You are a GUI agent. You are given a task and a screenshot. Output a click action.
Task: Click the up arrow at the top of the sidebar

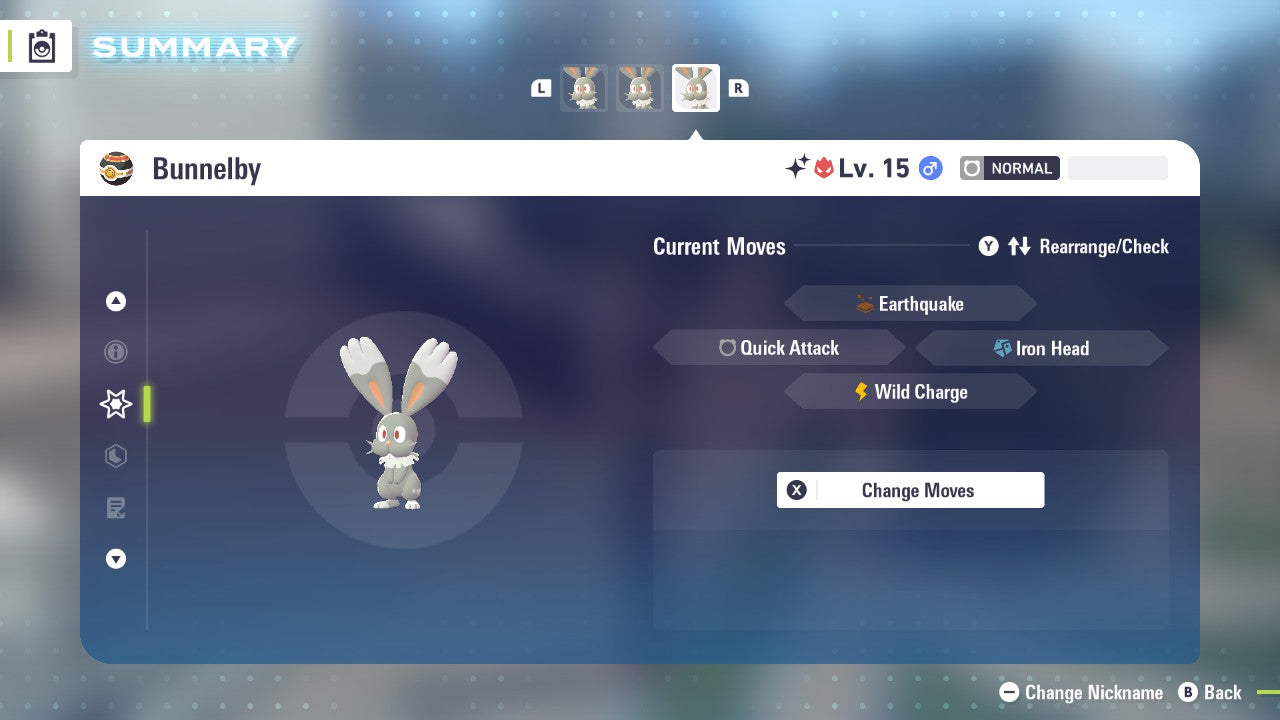pos(115,301)
